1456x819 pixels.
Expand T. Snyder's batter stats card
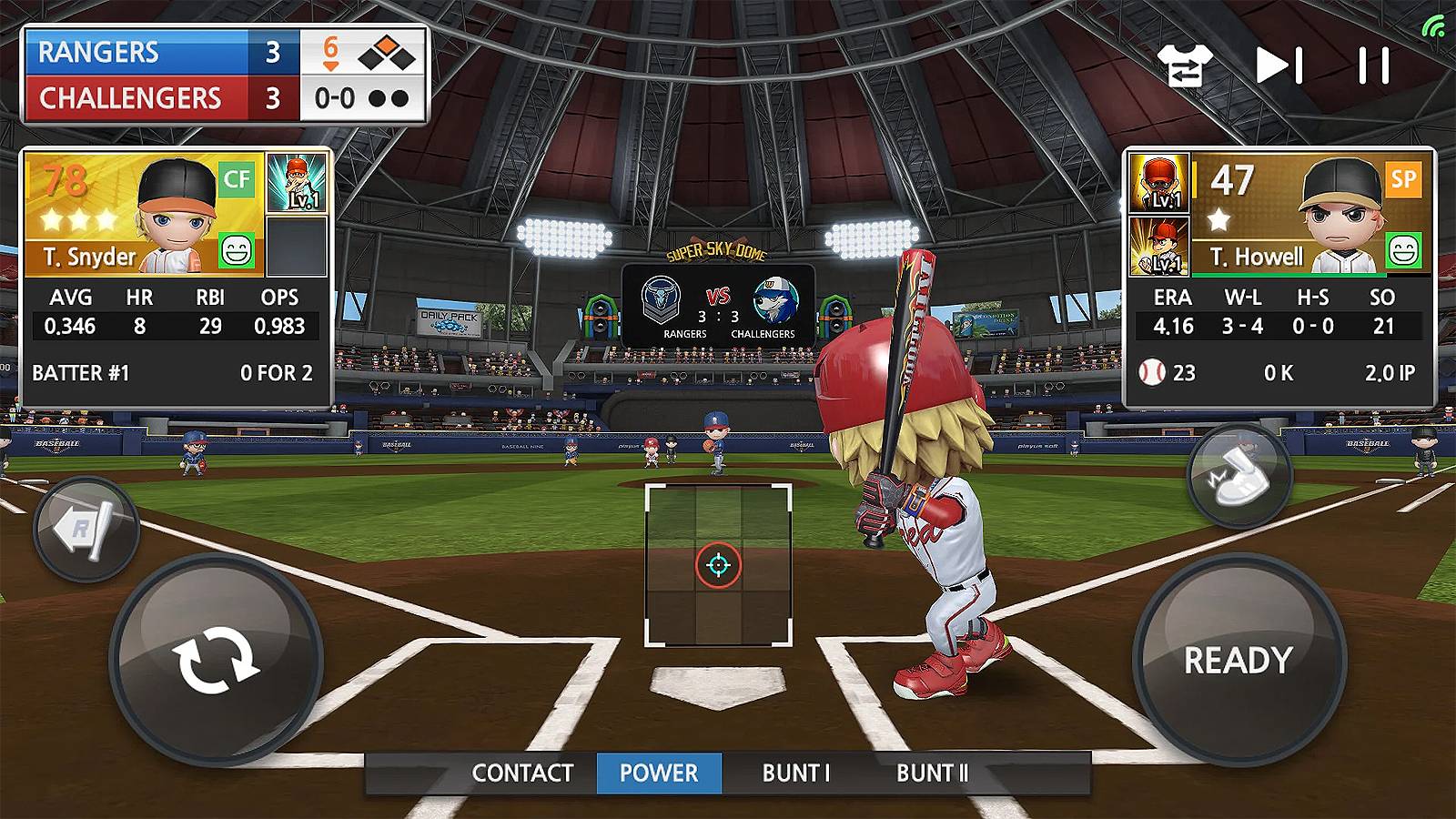tap(173, 273)
